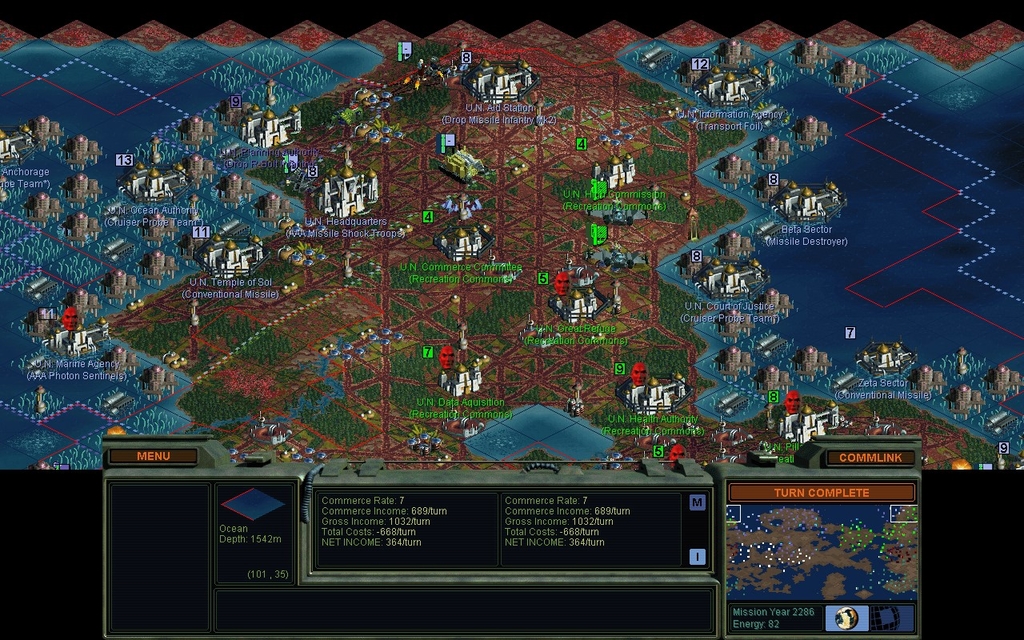Viewport: 1024px width, 640px height.
Task: Click the TURN COMPLETE button
Action: click(x=820, y=493)
